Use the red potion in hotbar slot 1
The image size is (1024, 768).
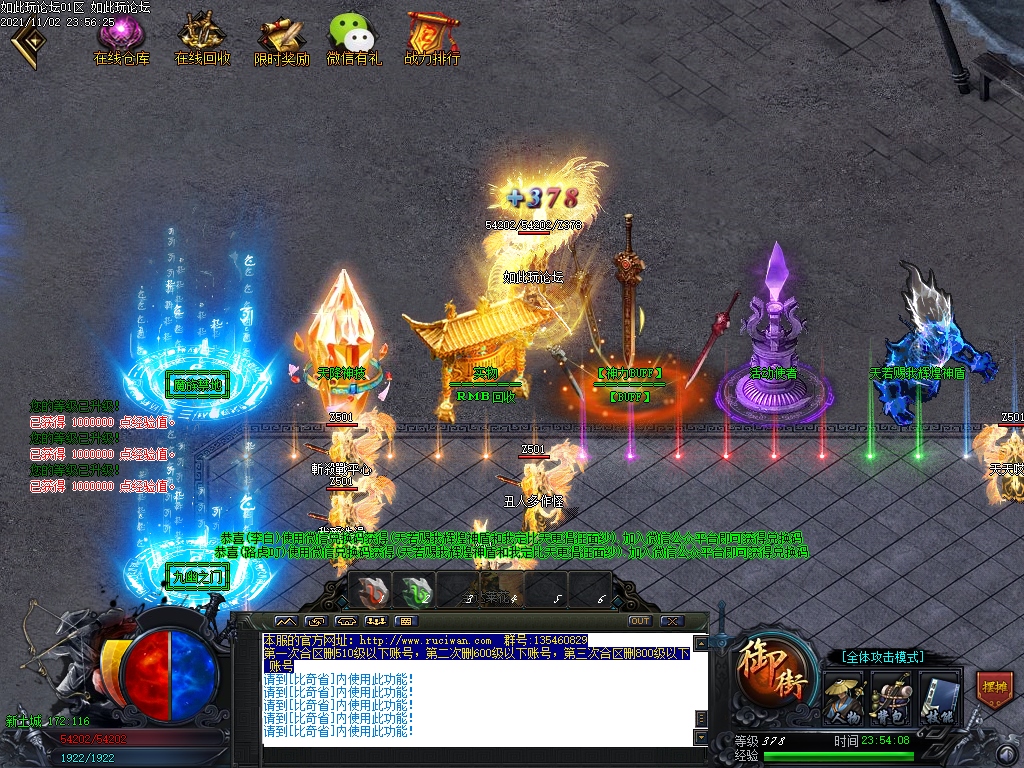[373, 591]
